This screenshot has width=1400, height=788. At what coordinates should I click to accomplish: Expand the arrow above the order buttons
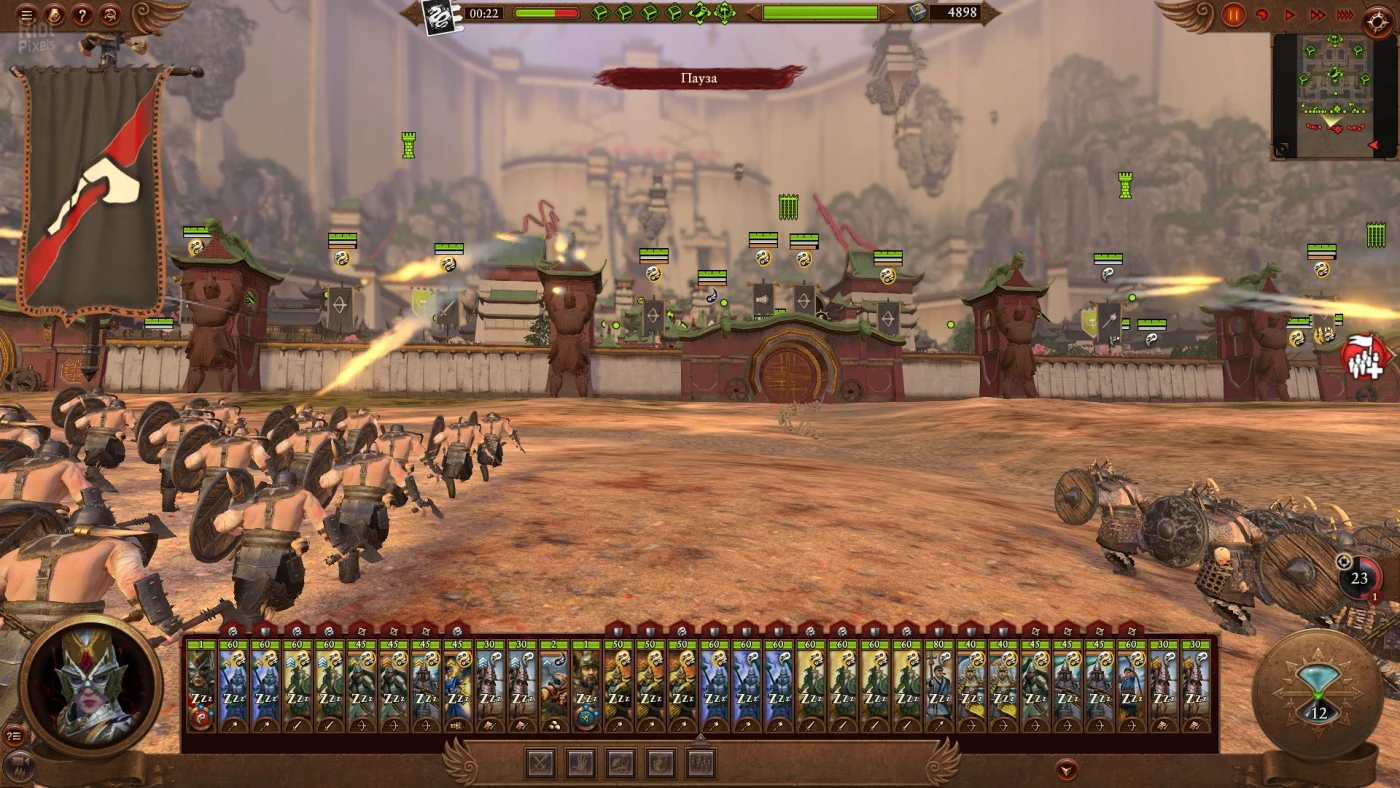click(x=700, y=739)
